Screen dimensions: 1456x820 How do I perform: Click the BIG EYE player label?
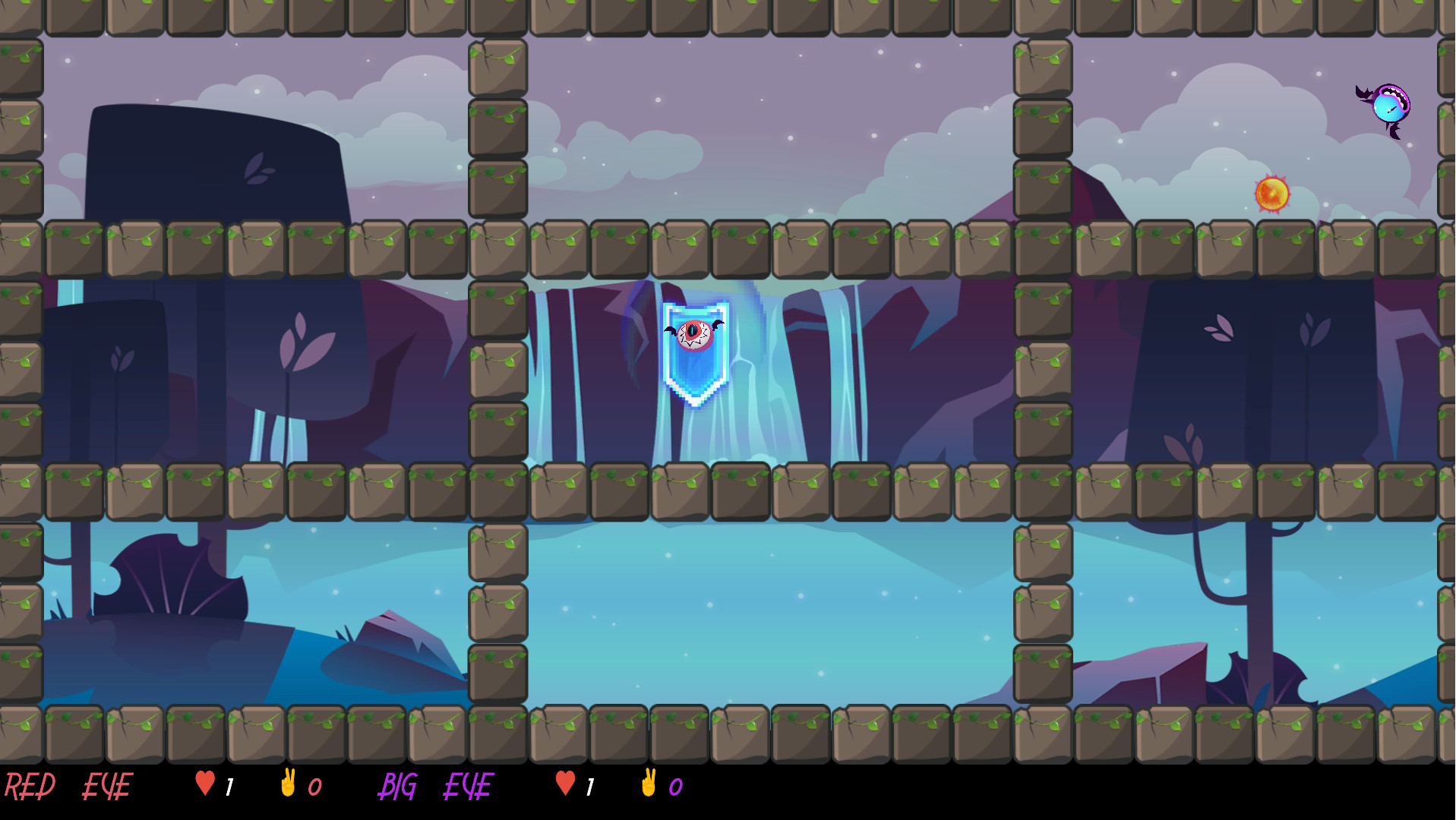pyautogui.click(x=437, y=786)
